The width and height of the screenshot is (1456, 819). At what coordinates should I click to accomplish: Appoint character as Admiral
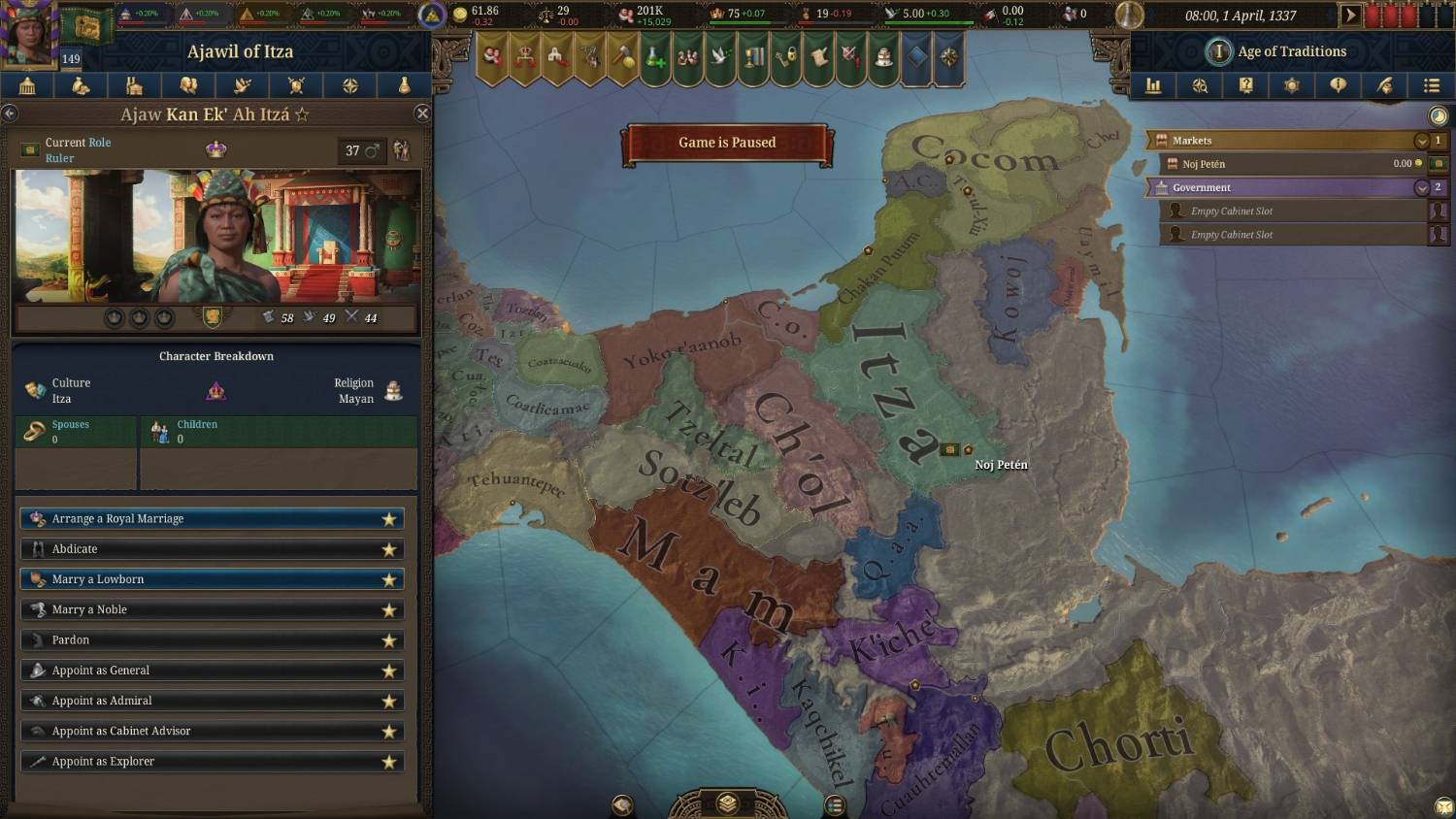[212, 701]
